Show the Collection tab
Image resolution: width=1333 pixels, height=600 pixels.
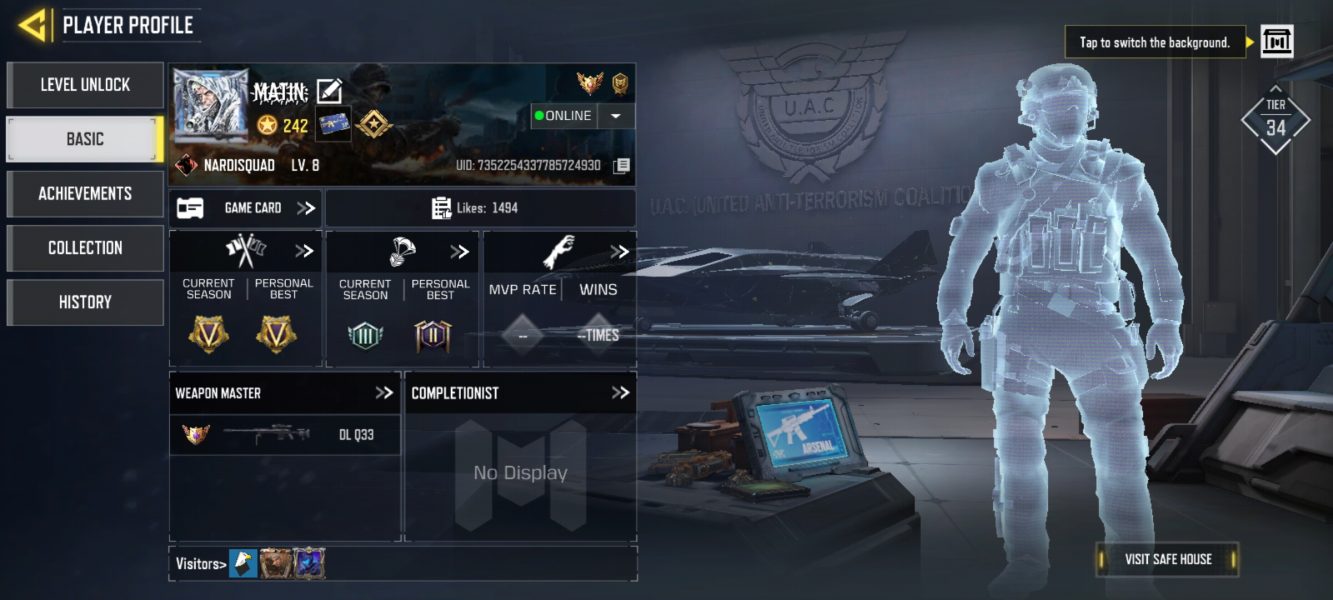tap(85, 247)
